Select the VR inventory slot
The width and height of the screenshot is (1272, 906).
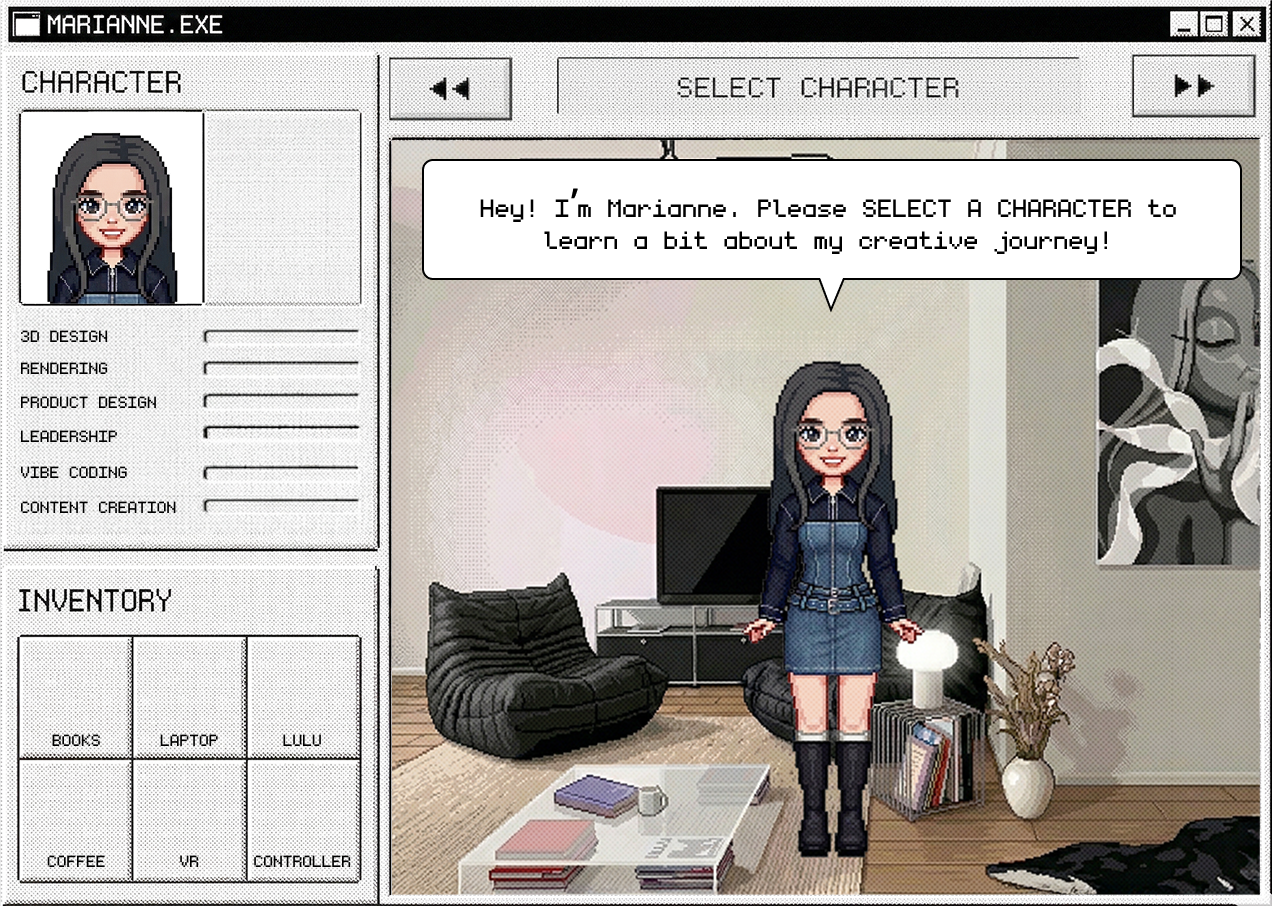189,819
